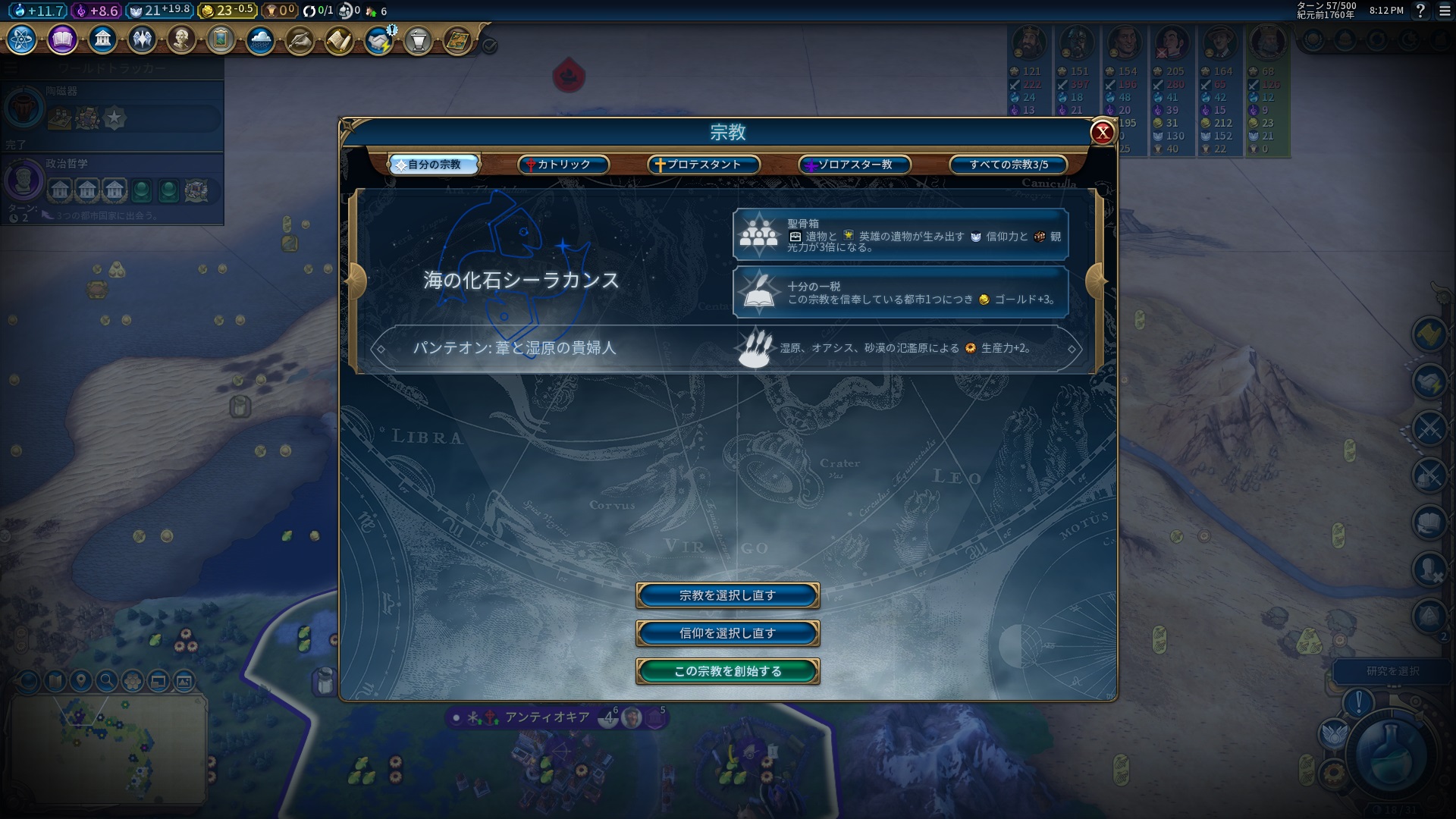Open the main menu hamburger icon
The height and width of the screenshot is (819, 1456).
pos(1445,11)
